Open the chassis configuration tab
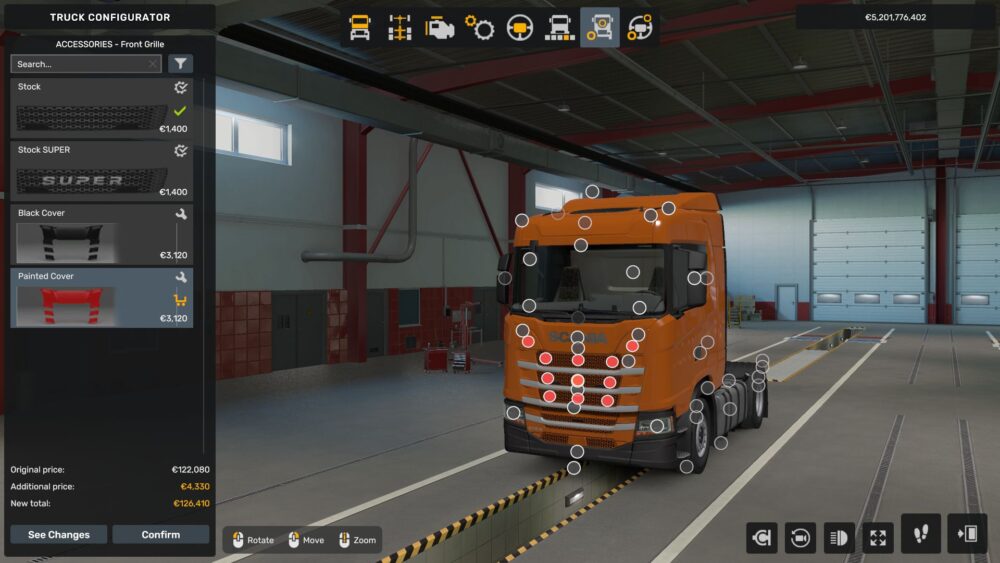This screenshot has width=1000, height=563. 400,28
